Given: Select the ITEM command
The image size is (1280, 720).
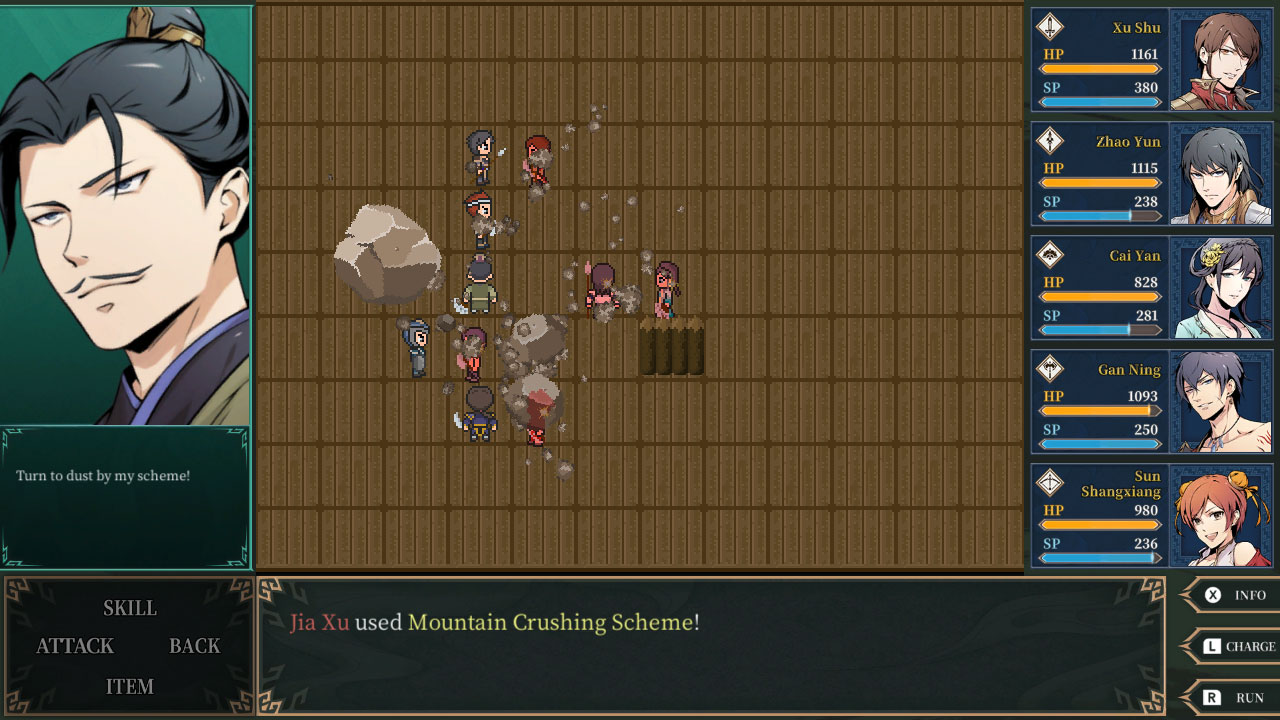Looking at the screenshot, I should [x=129, y=687].
